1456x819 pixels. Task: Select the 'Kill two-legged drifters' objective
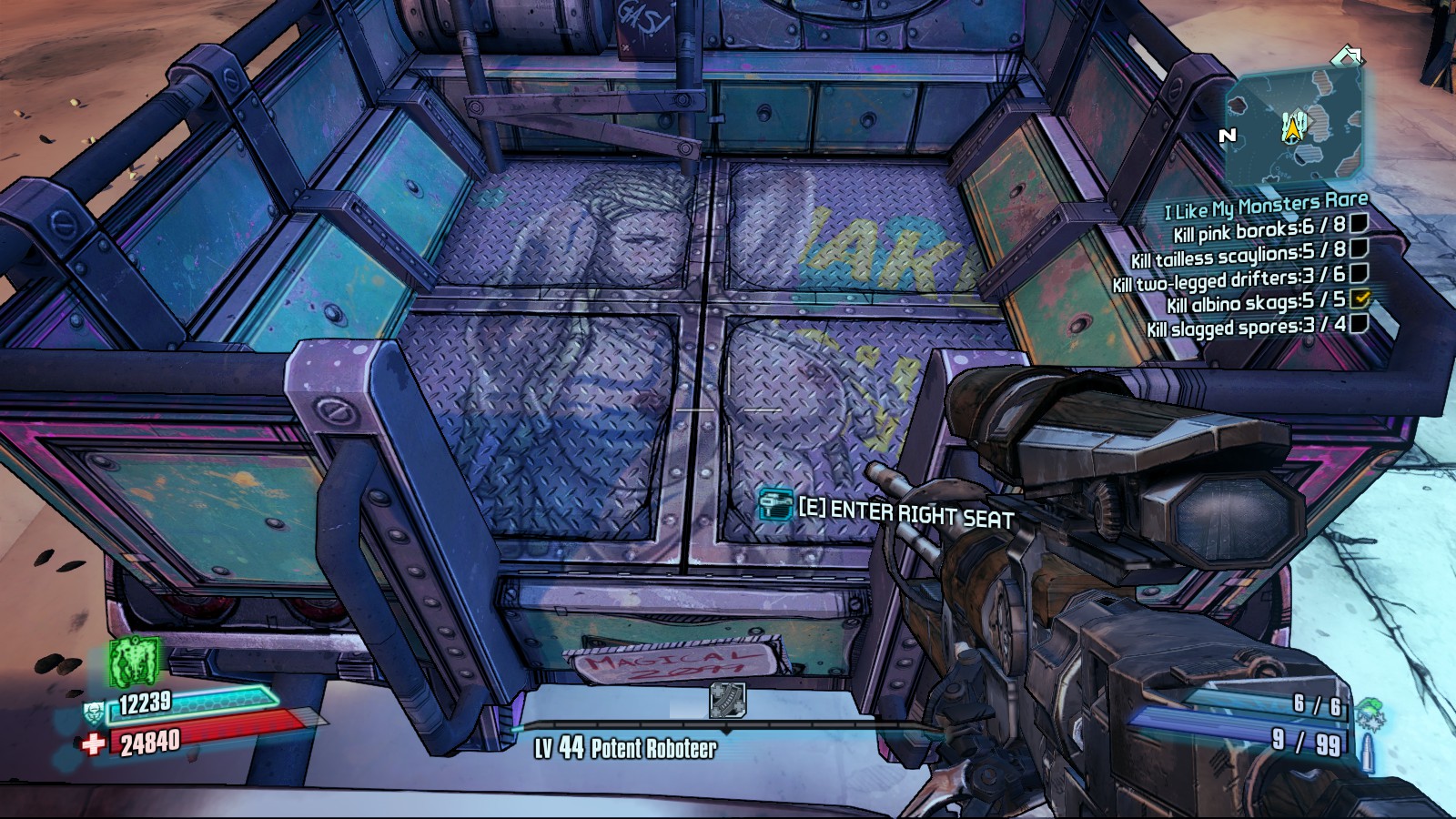point(1228,278)
